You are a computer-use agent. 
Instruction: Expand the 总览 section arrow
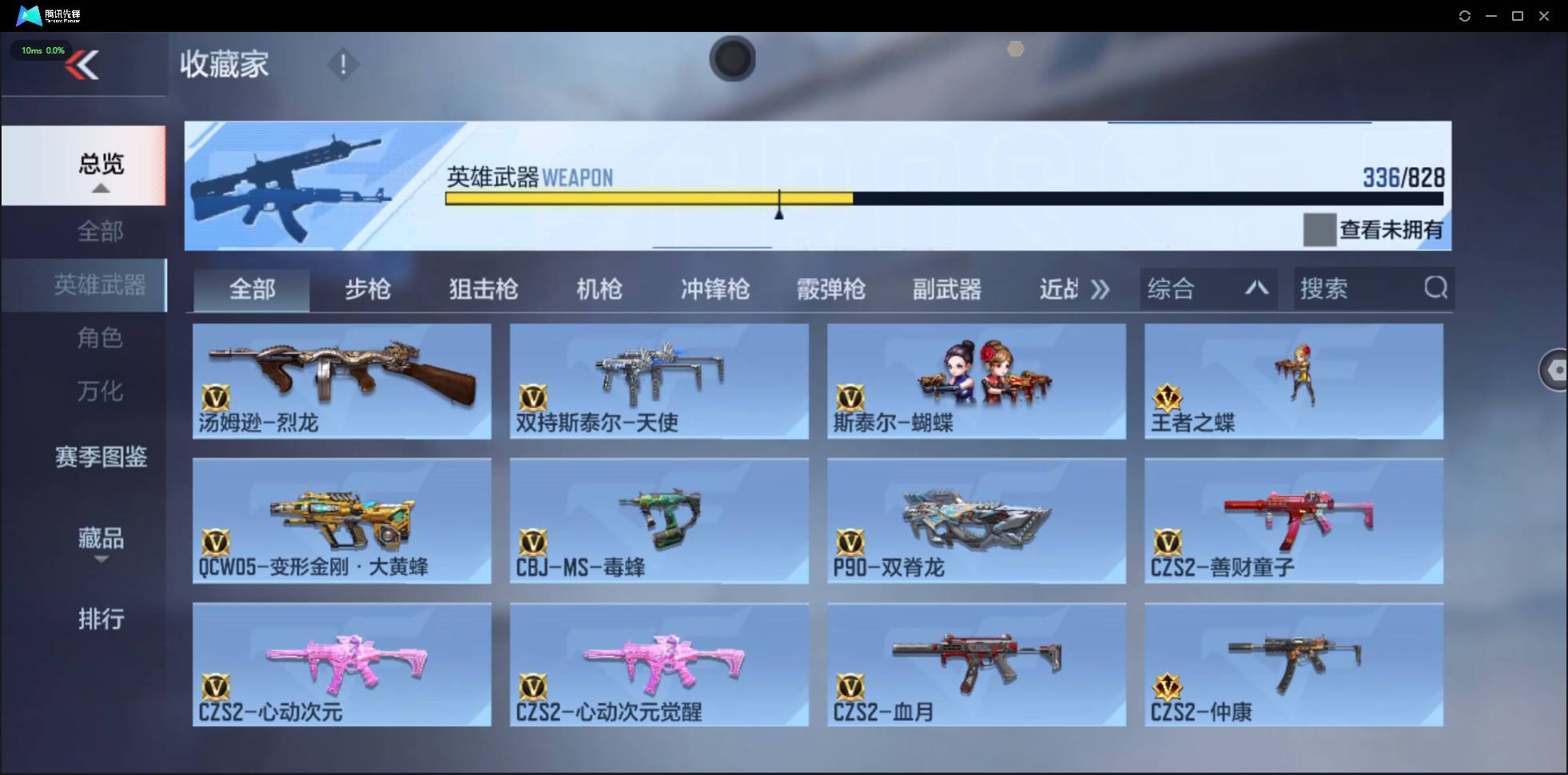click(x=99, y=188)
